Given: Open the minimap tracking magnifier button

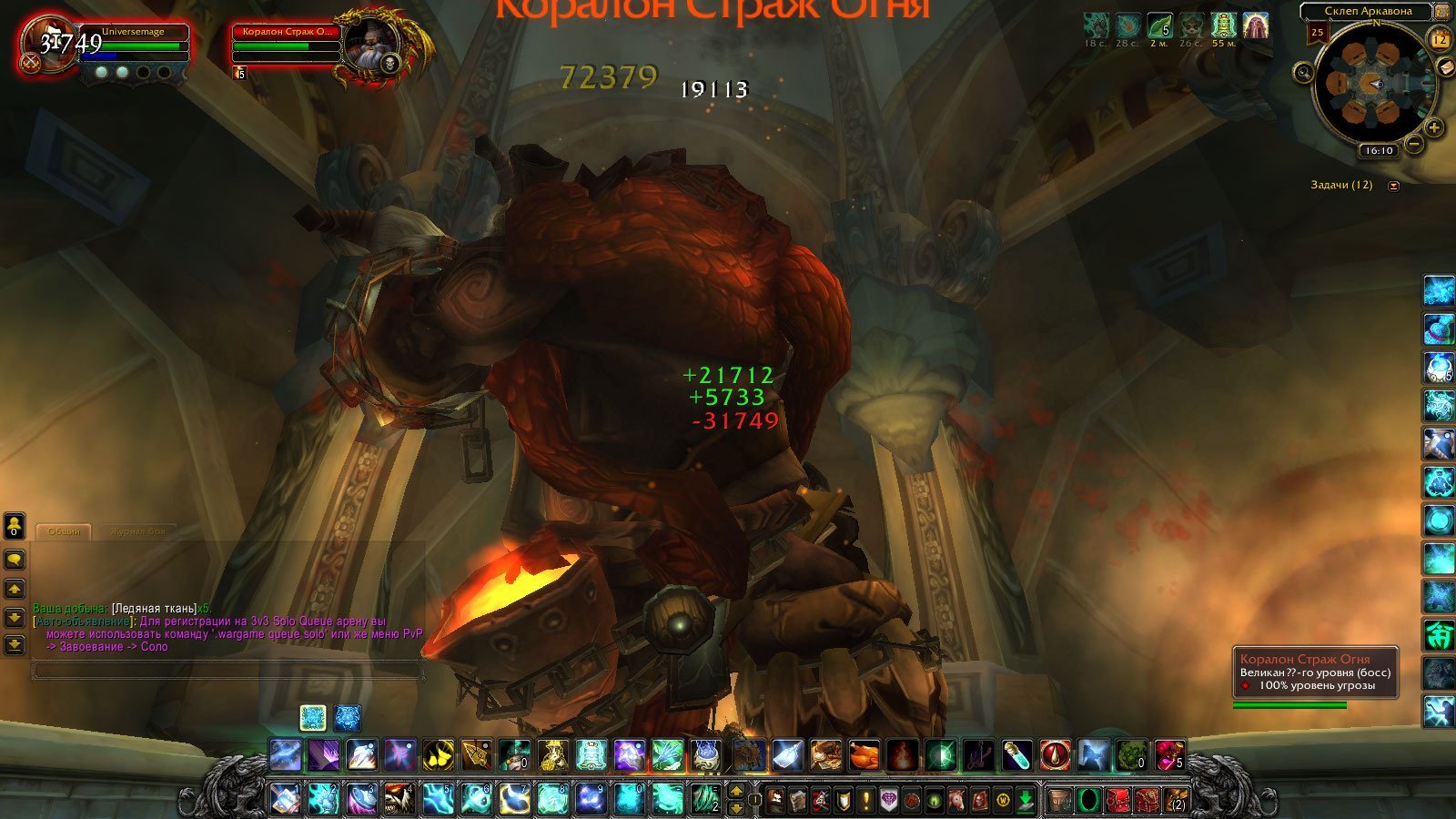Looking at the screenshot, I should (1304, 73).
